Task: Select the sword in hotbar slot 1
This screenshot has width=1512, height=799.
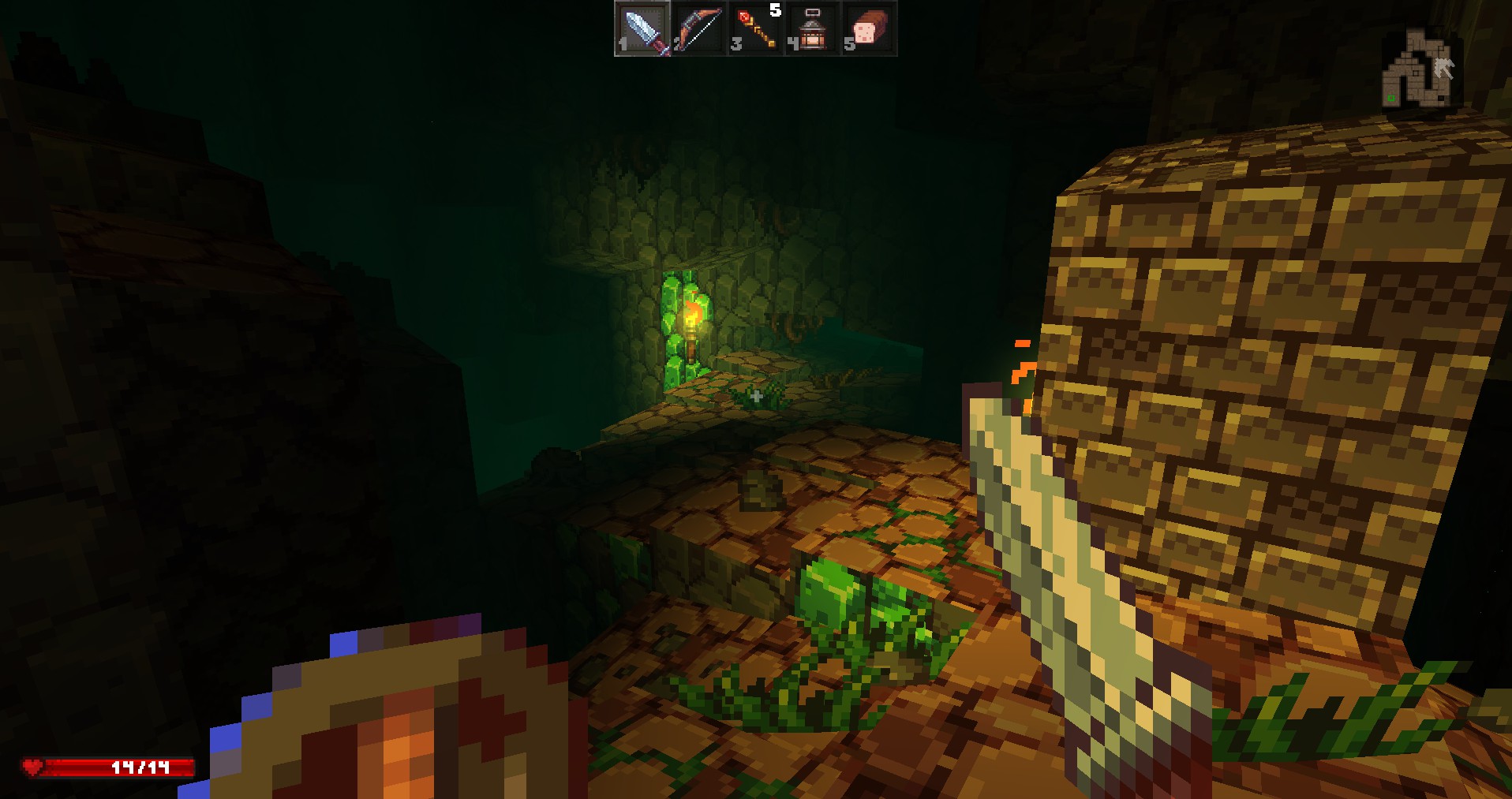Action: tap(643, 29)
